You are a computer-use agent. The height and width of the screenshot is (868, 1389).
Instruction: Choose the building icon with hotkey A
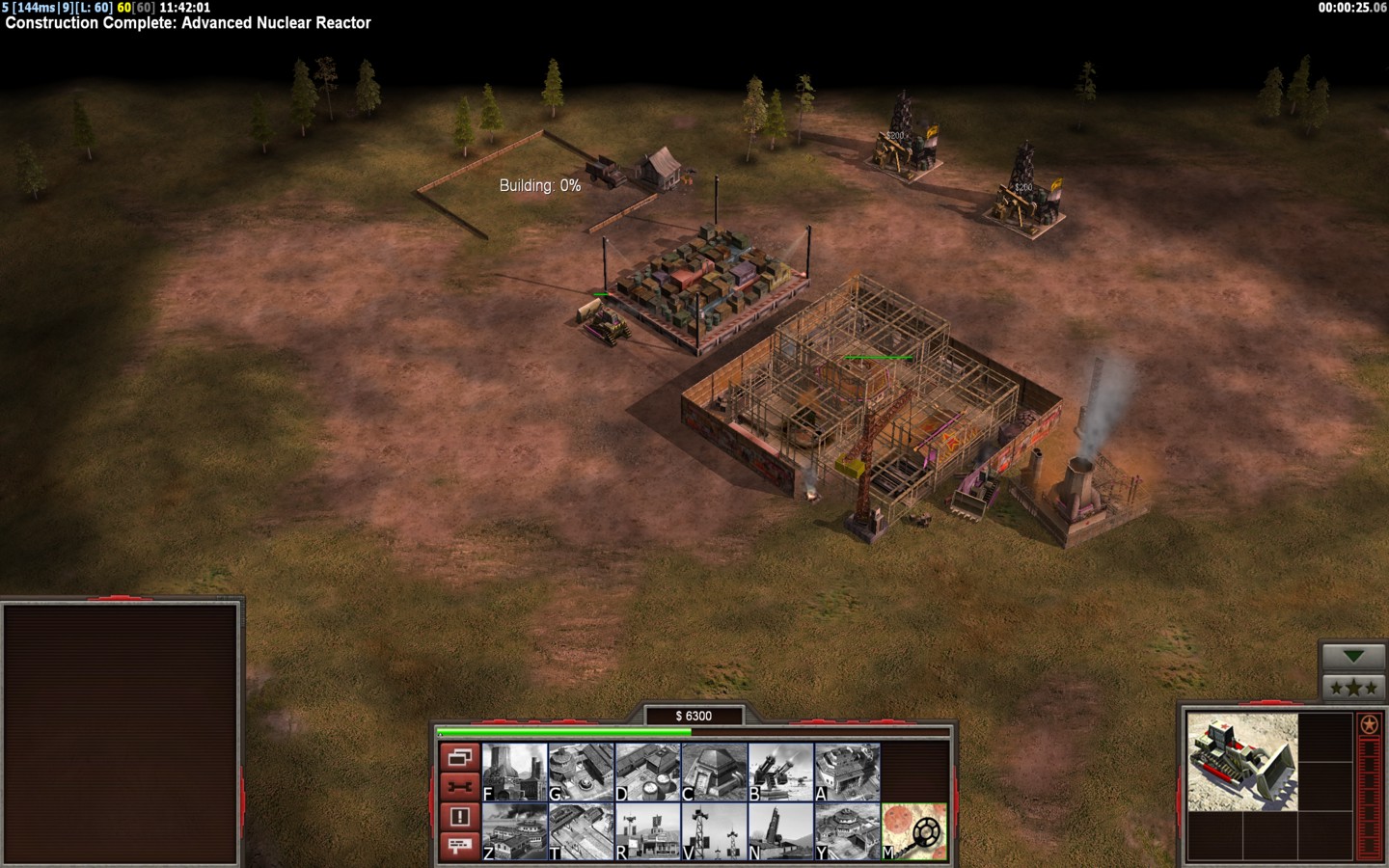[x=848, y=772]
